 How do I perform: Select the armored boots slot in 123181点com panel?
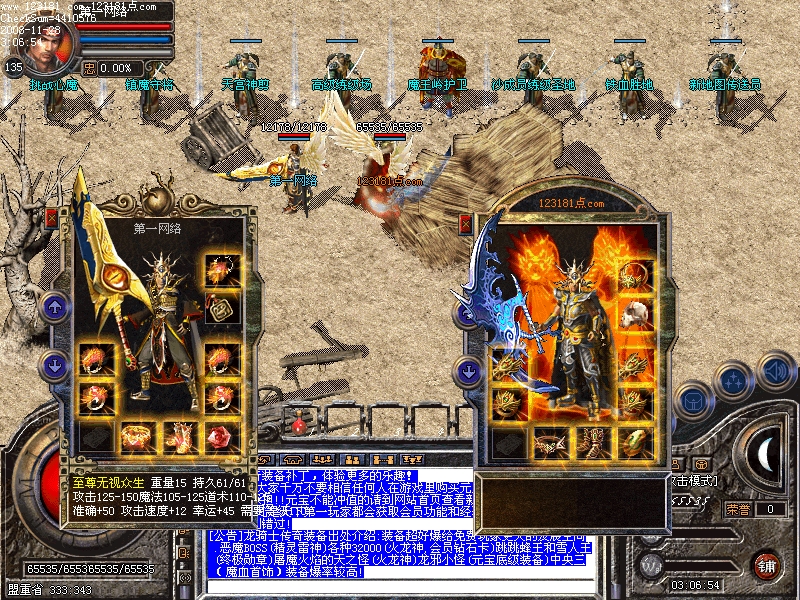tap(592, 441)
